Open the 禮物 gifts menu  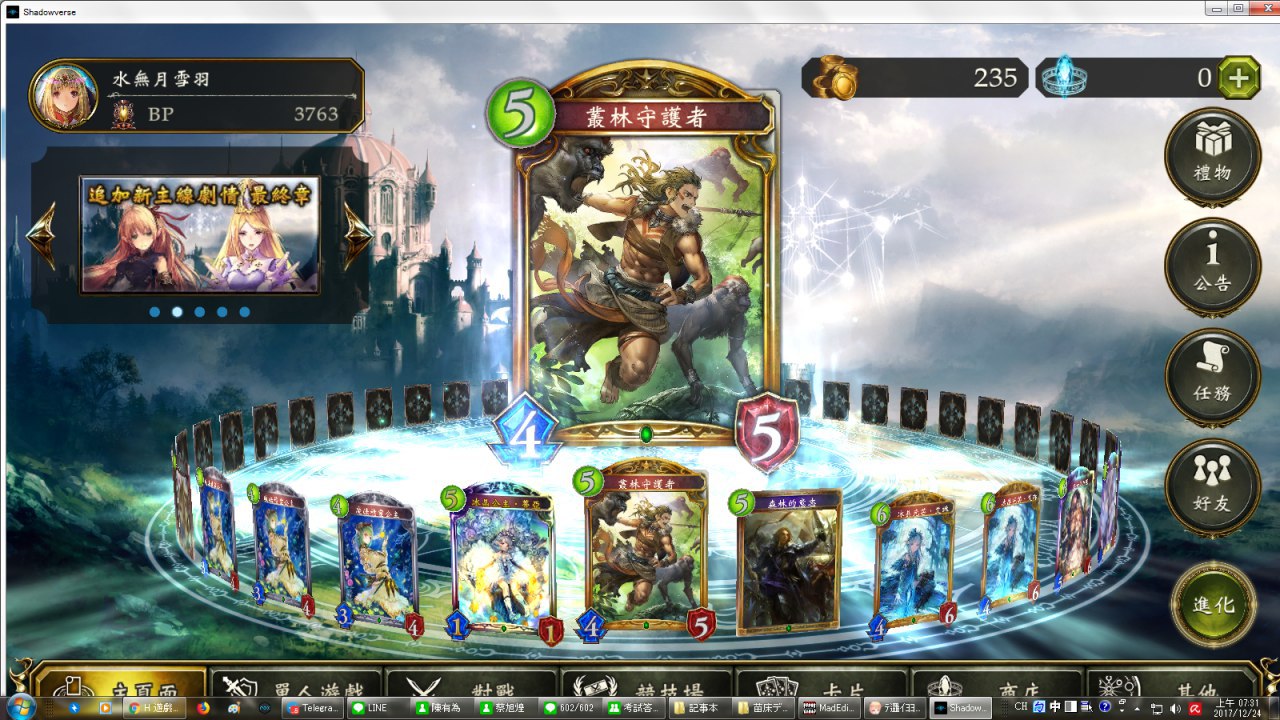click(x=1212, y=153)
